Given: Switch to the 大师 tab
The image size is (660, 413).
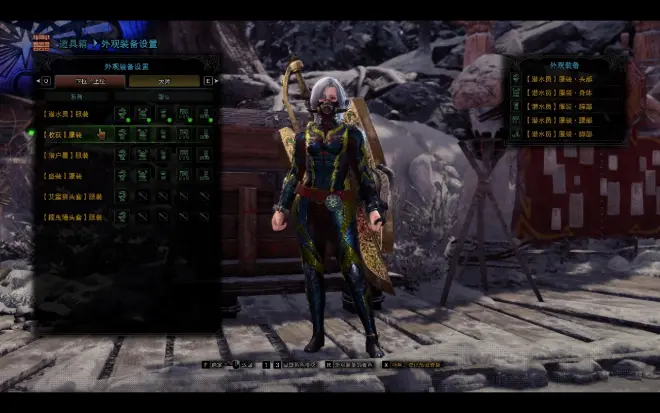Looking at the screenshot, I should coord(164,81).
